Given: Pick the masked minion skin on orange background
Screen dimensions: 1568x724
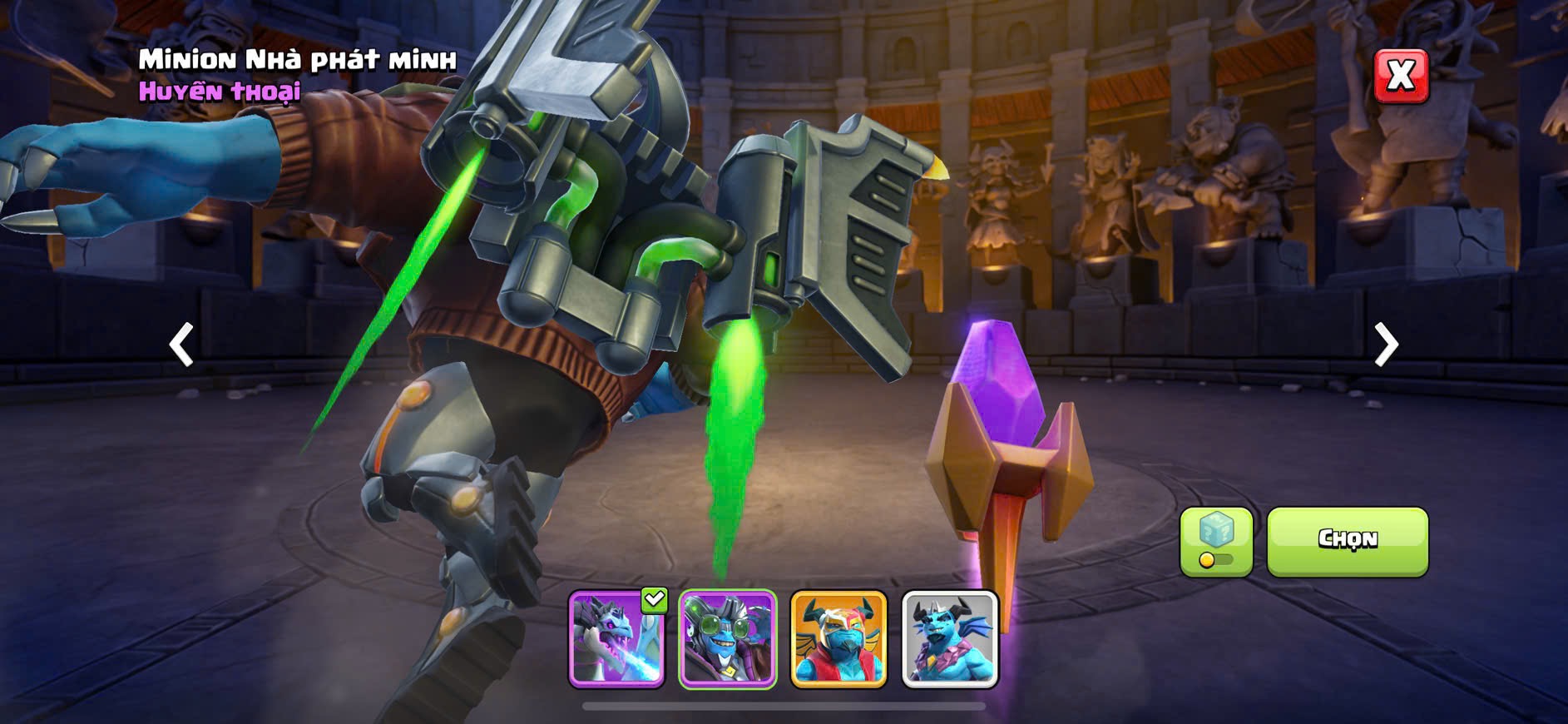Looking at the screenshot, I should [838, 638].
